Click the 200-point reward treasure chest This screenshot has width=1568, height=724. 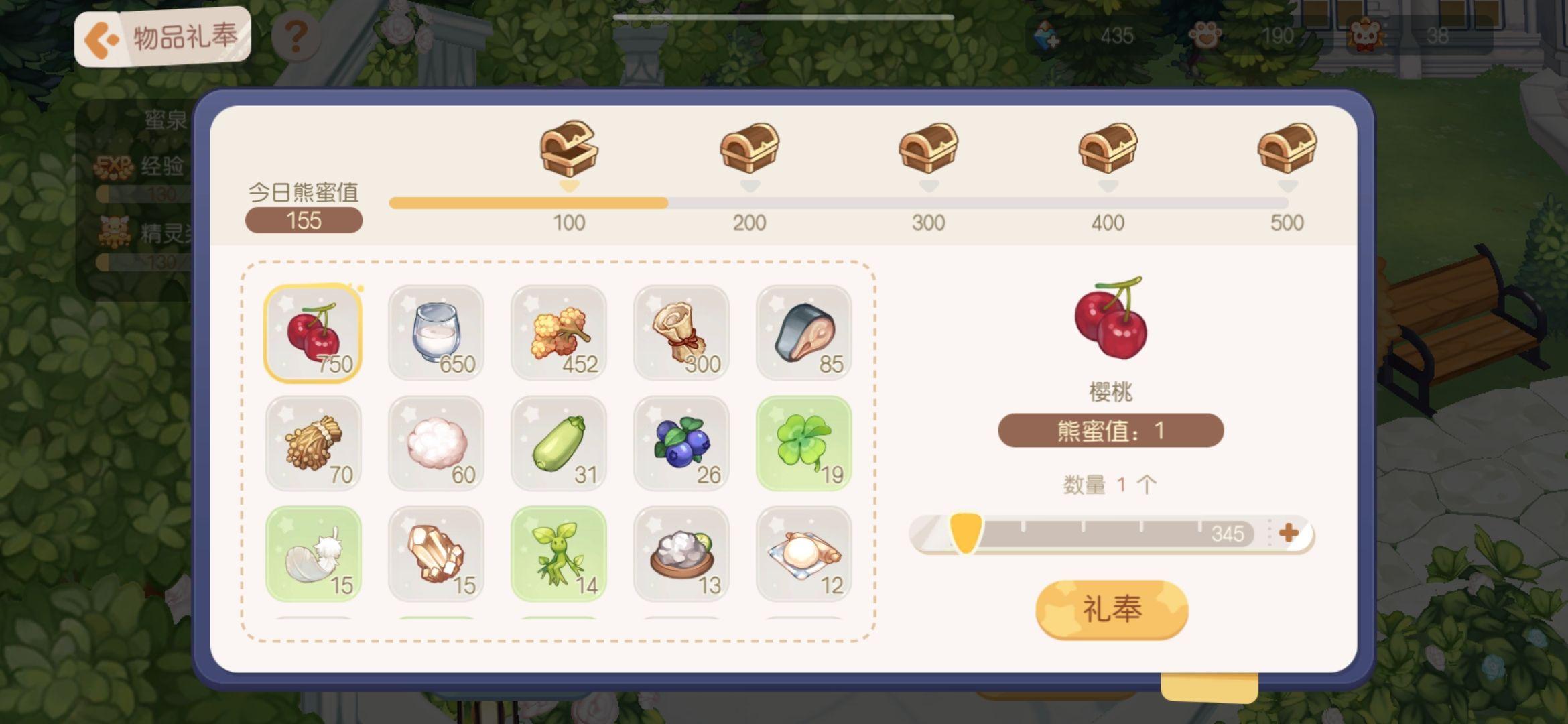coord(749,148)
